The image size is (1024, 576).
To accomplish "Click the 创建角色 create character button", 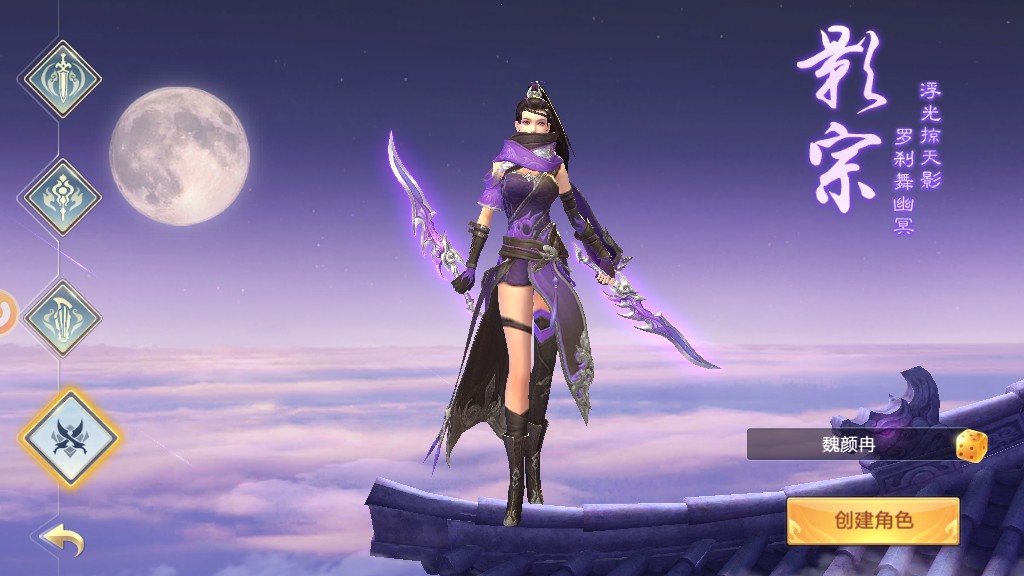I will pyautogui.click(x=873, y=521).
